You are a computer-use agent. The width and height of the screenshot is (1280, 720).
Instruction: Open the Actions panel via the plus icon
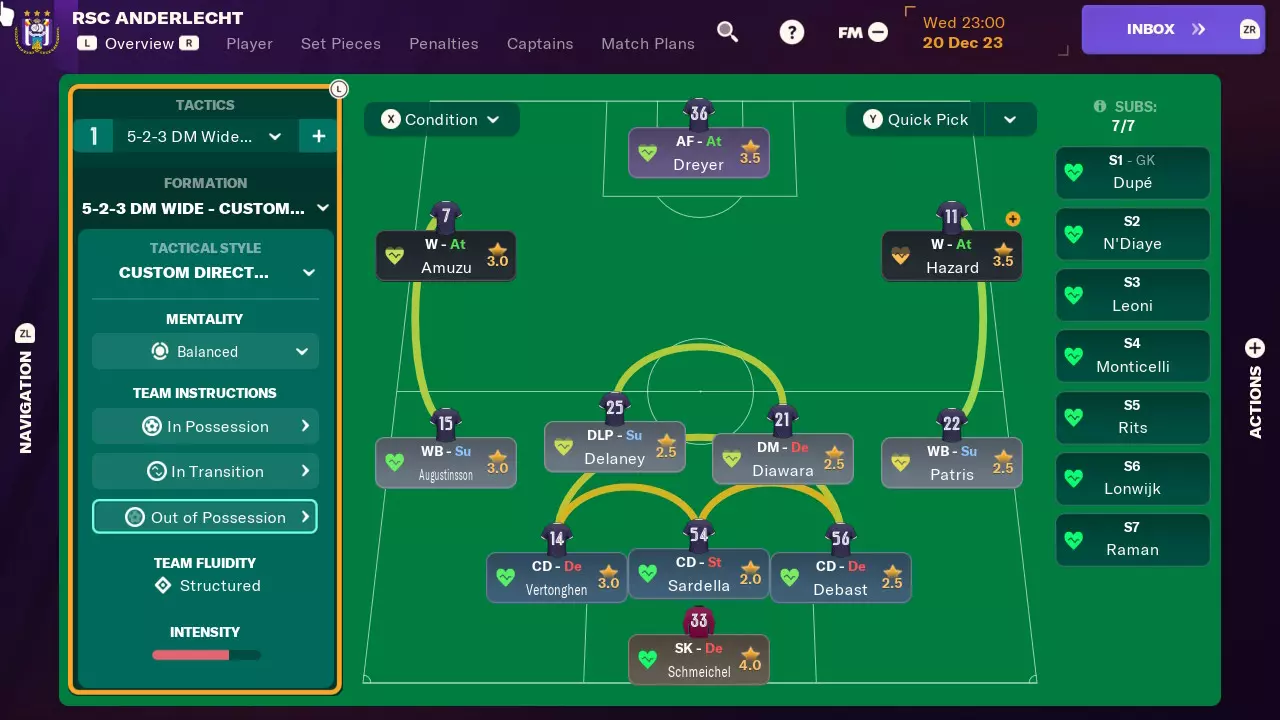[1254, 350]
